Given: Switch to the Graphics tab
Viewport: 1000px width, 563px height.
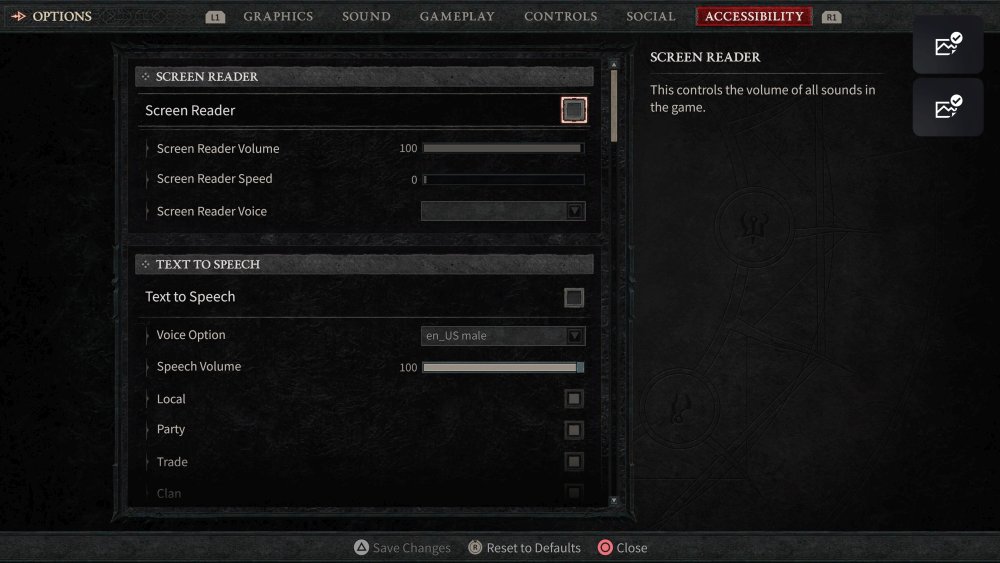Looking at the screenshot, I should (278, 17).
